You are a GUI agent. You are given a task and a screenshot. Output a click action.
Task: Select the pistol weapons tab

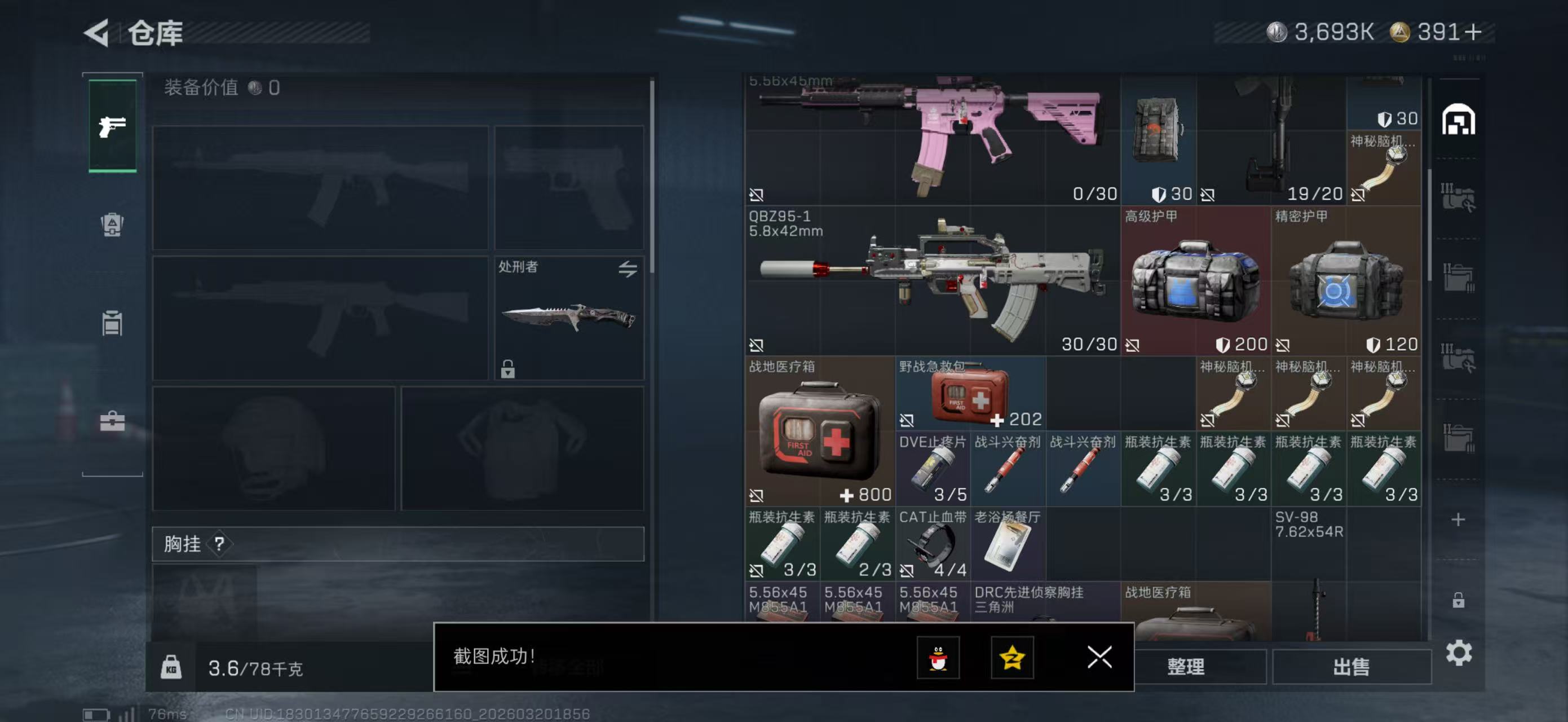(113, 126)
